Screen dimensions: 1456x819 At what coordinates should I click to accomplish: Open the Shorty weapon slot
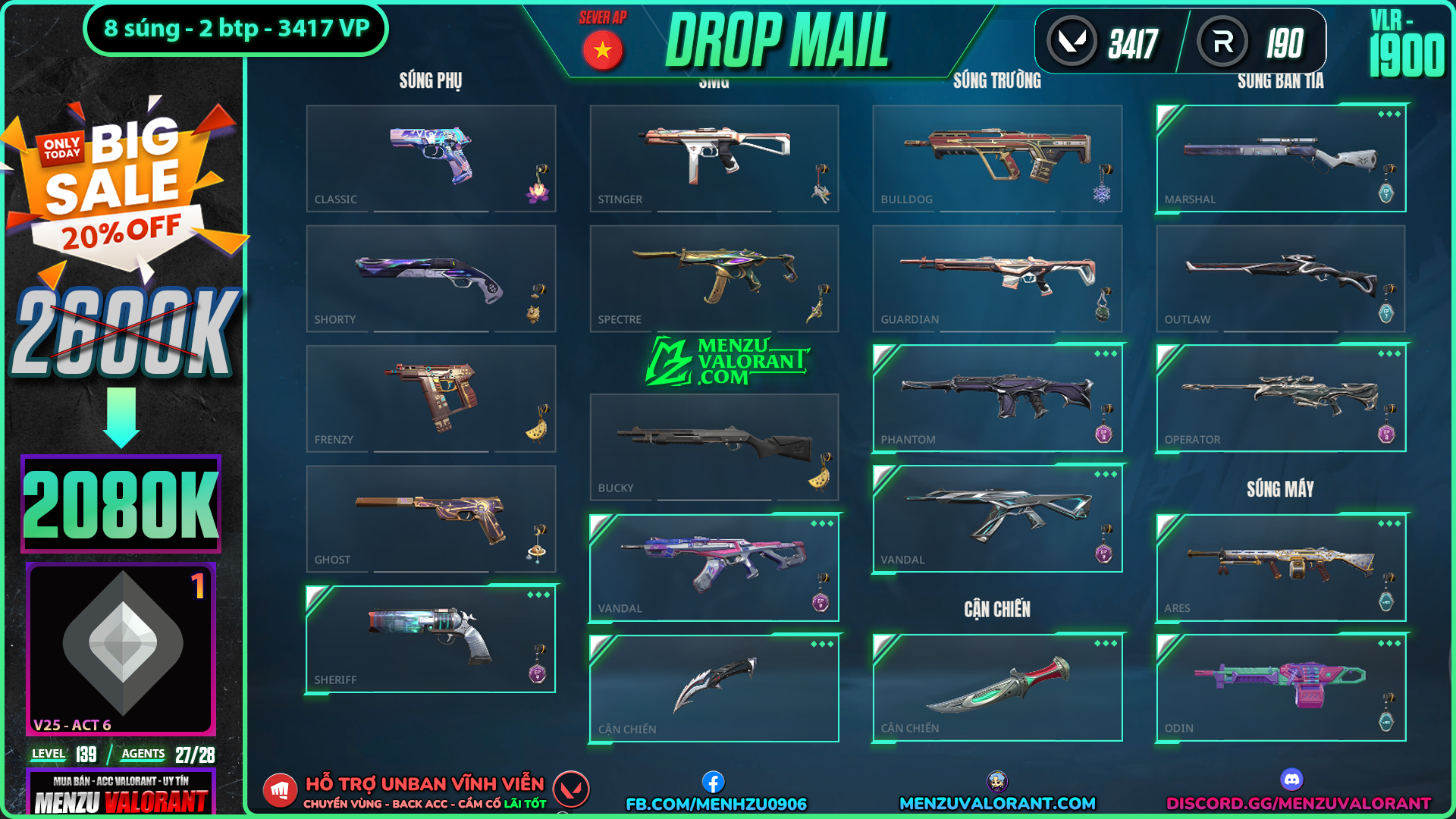(x=431, y=278)
